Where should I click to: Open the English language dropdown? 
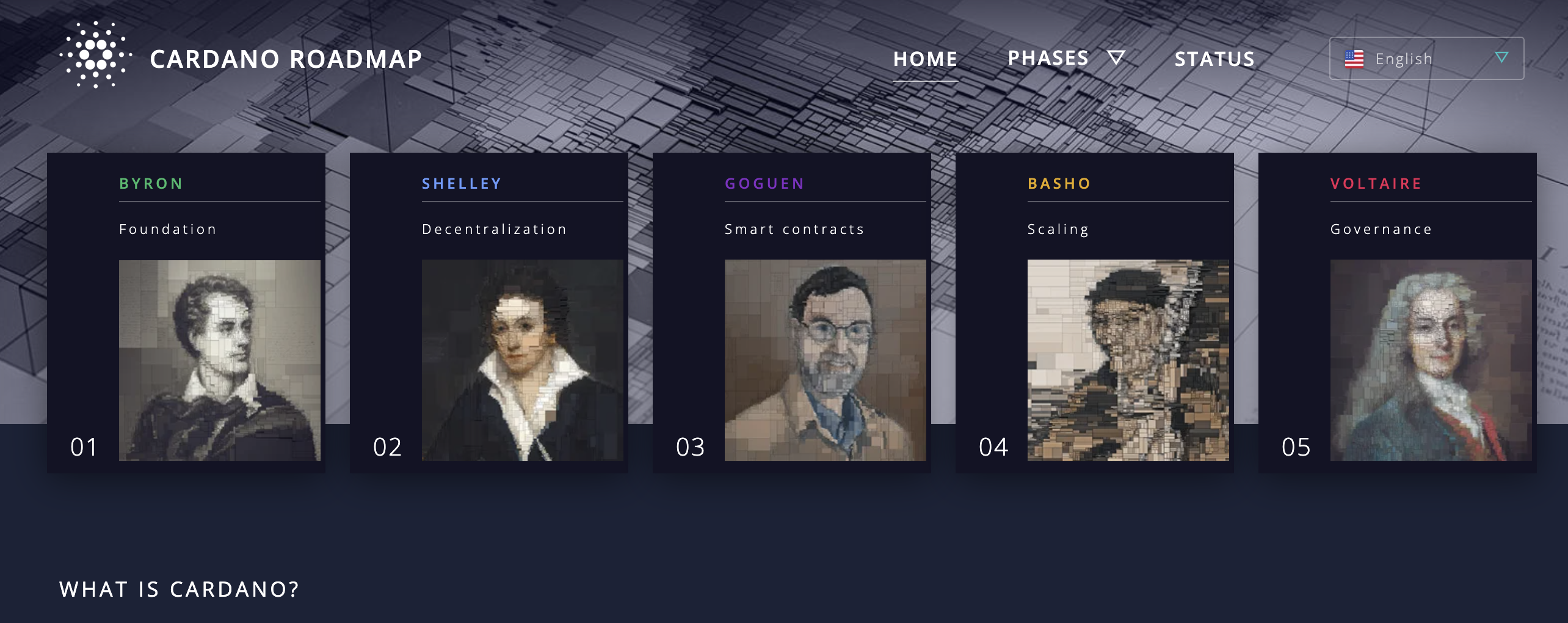click(1426, 59)
